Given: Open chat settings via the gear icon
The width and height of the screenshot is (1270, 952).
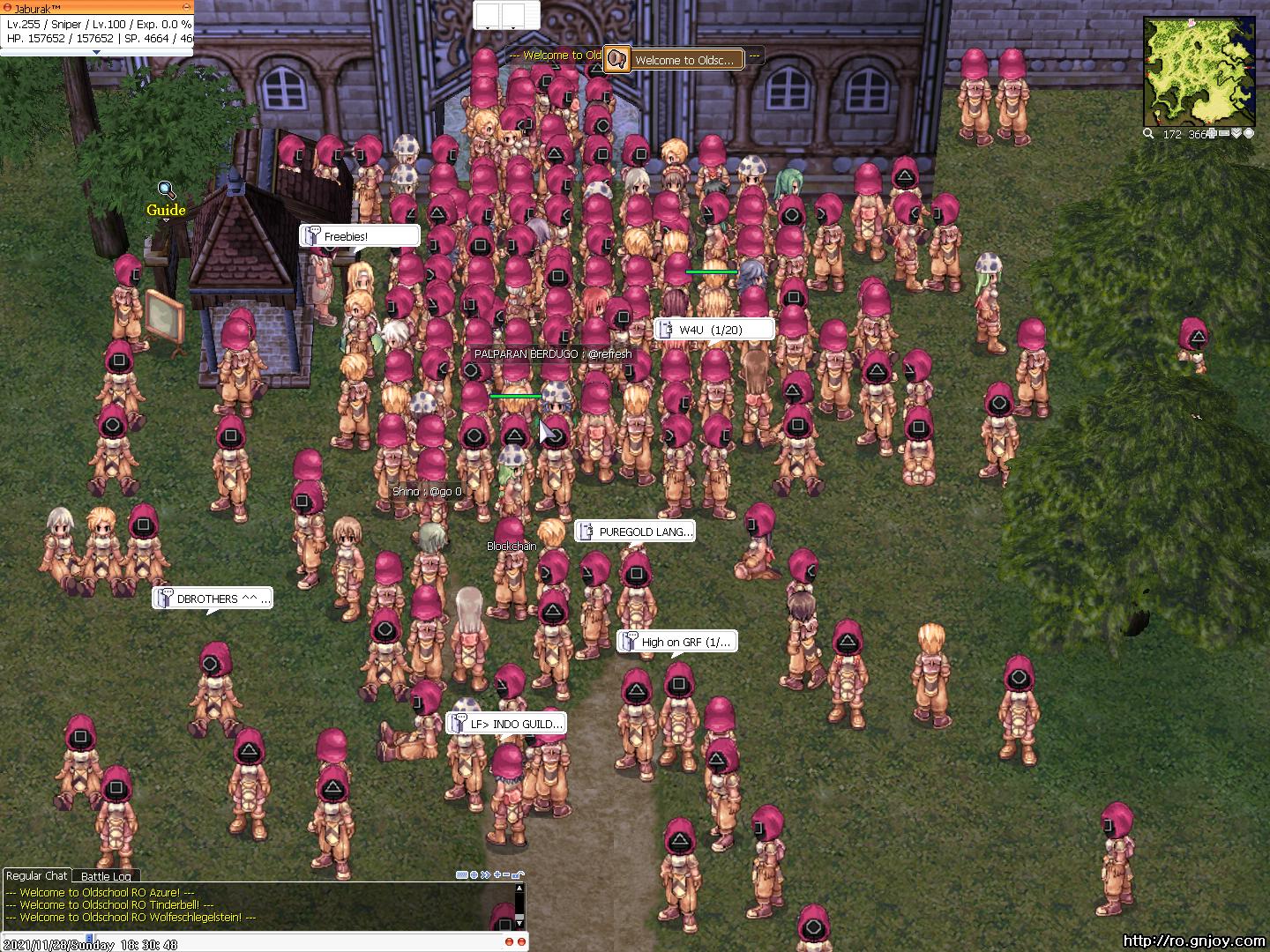Looking at the screenshot, I should coord(474,875).
